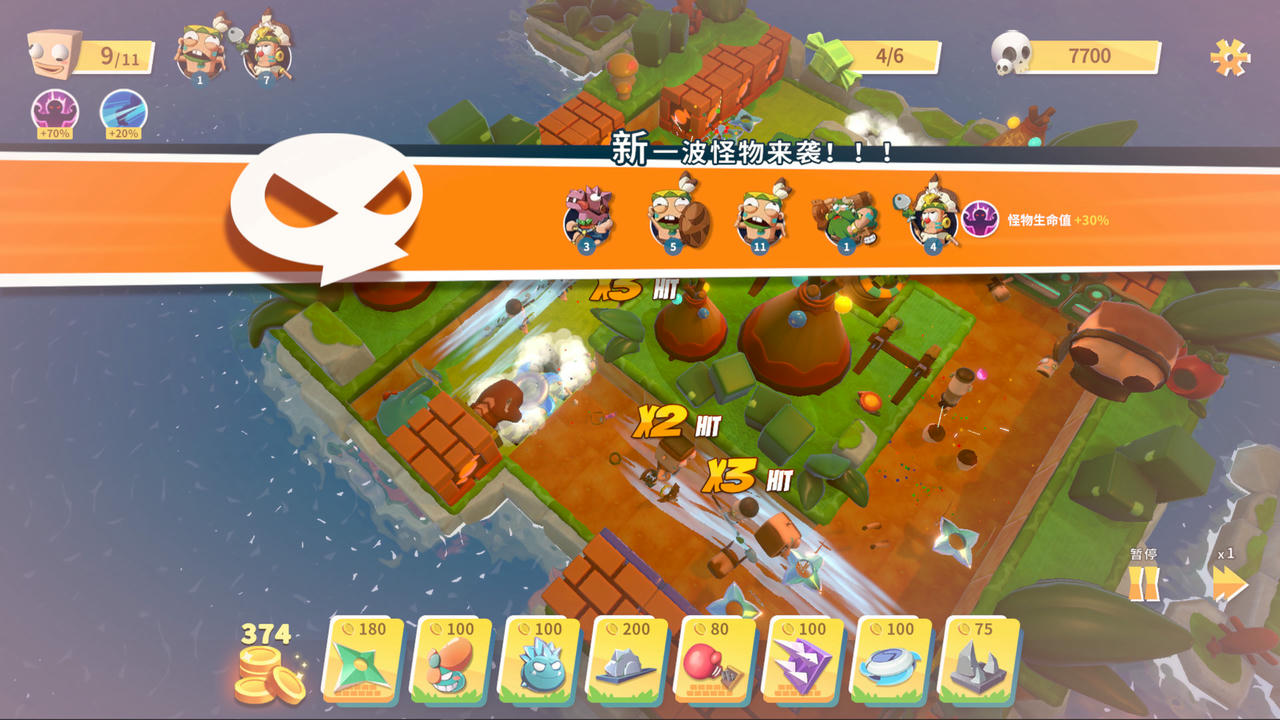Choose the grey stone spikes card costing 75

(981, 659)
